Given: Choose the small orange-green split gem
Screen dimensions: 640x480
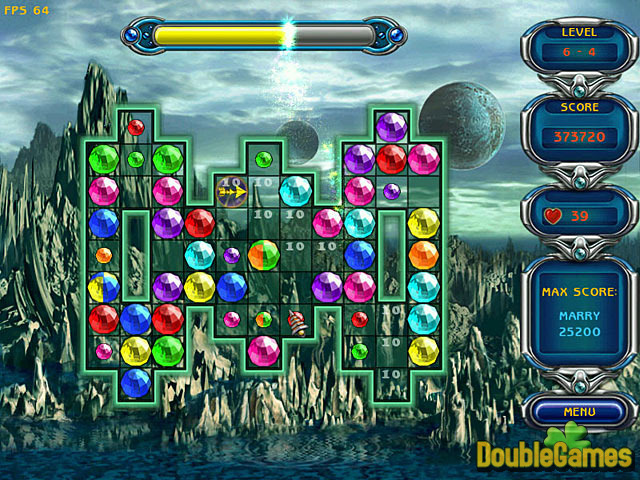Looking at the screenshot, I should click(x=264, y=319).
